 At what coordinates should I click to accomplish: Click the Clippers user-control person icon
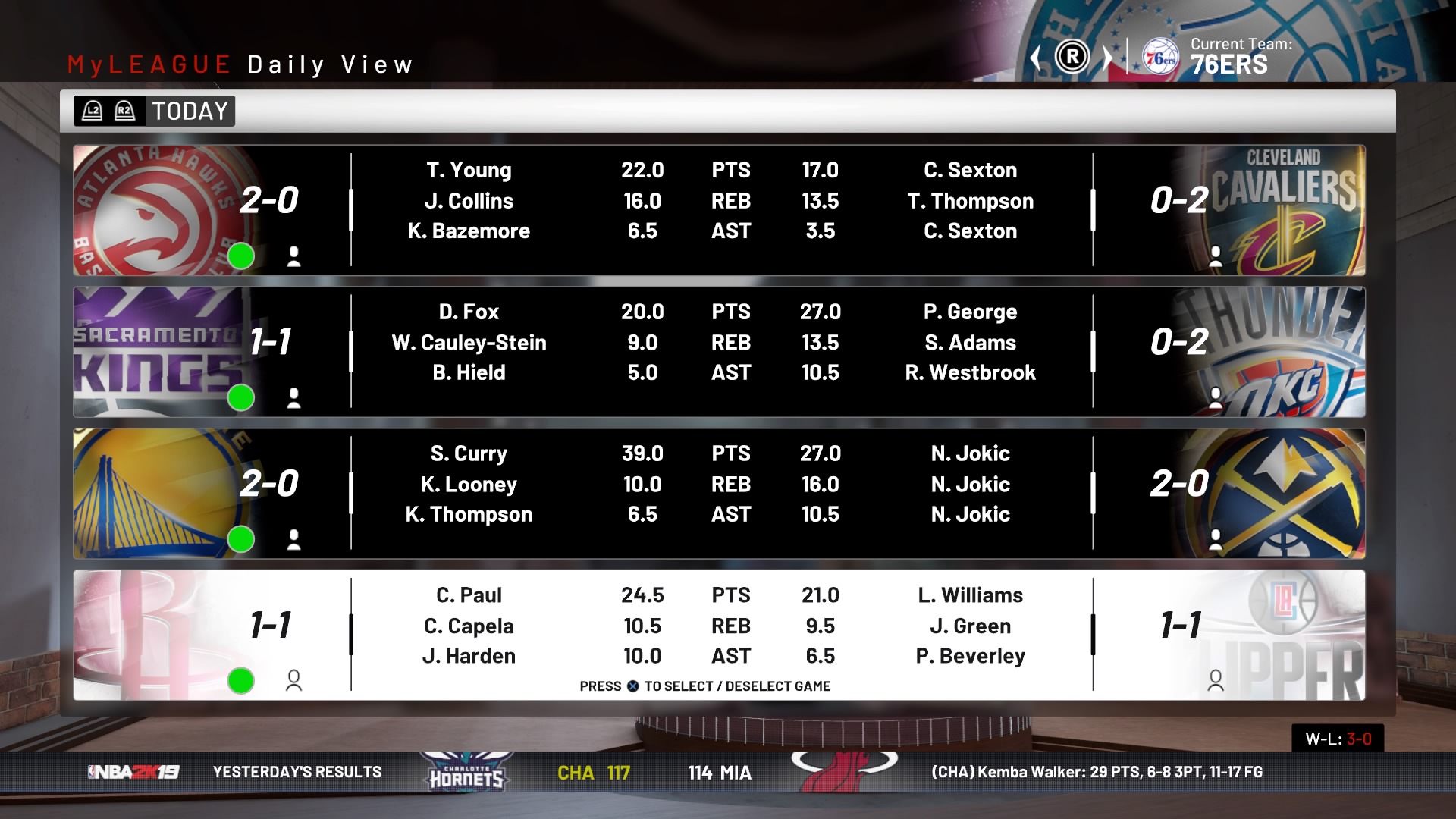point(1216,681)
